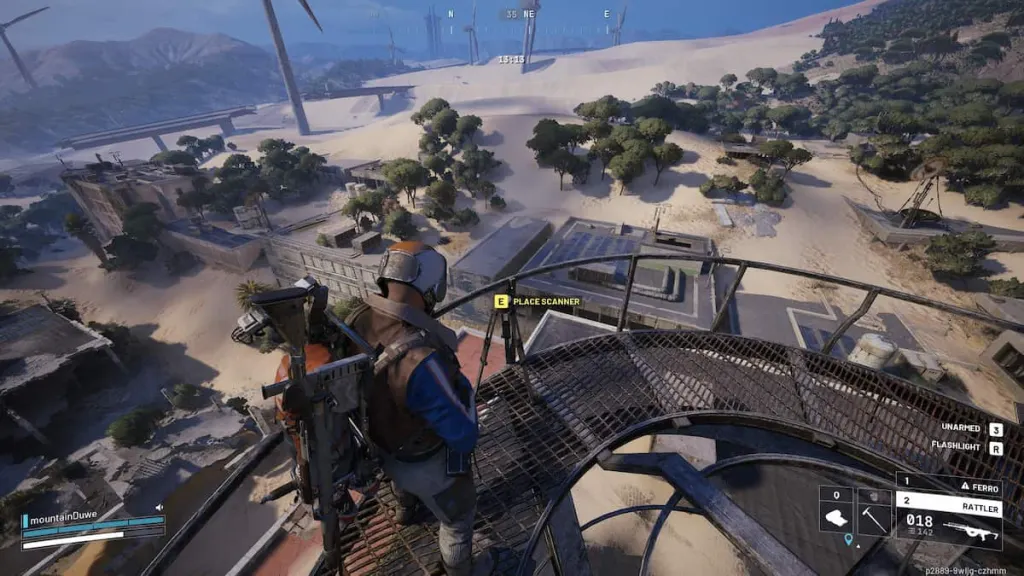Viewport: 1024px width, 576px height.
Task: Click the Rattler rifle icon
Action: coord(970,531)
